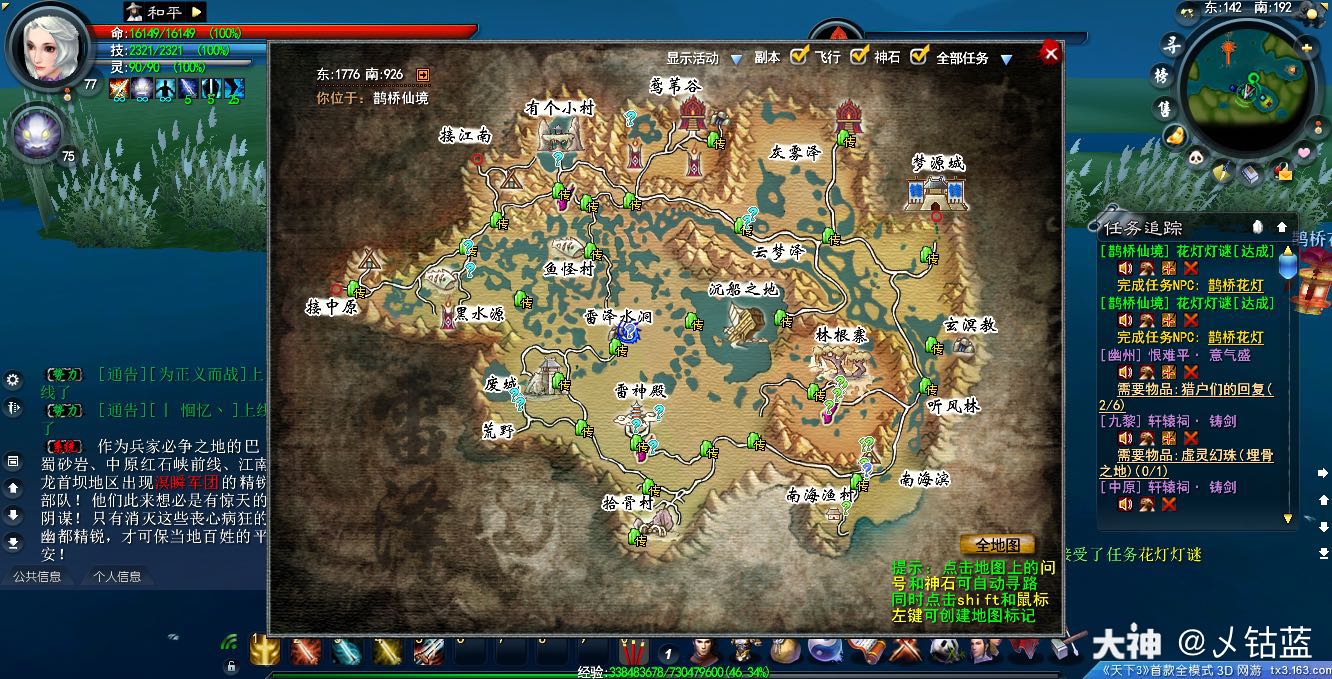Open the 显示活动 activity dropdown
The image size is (1332, 679).
click(736, 59)
